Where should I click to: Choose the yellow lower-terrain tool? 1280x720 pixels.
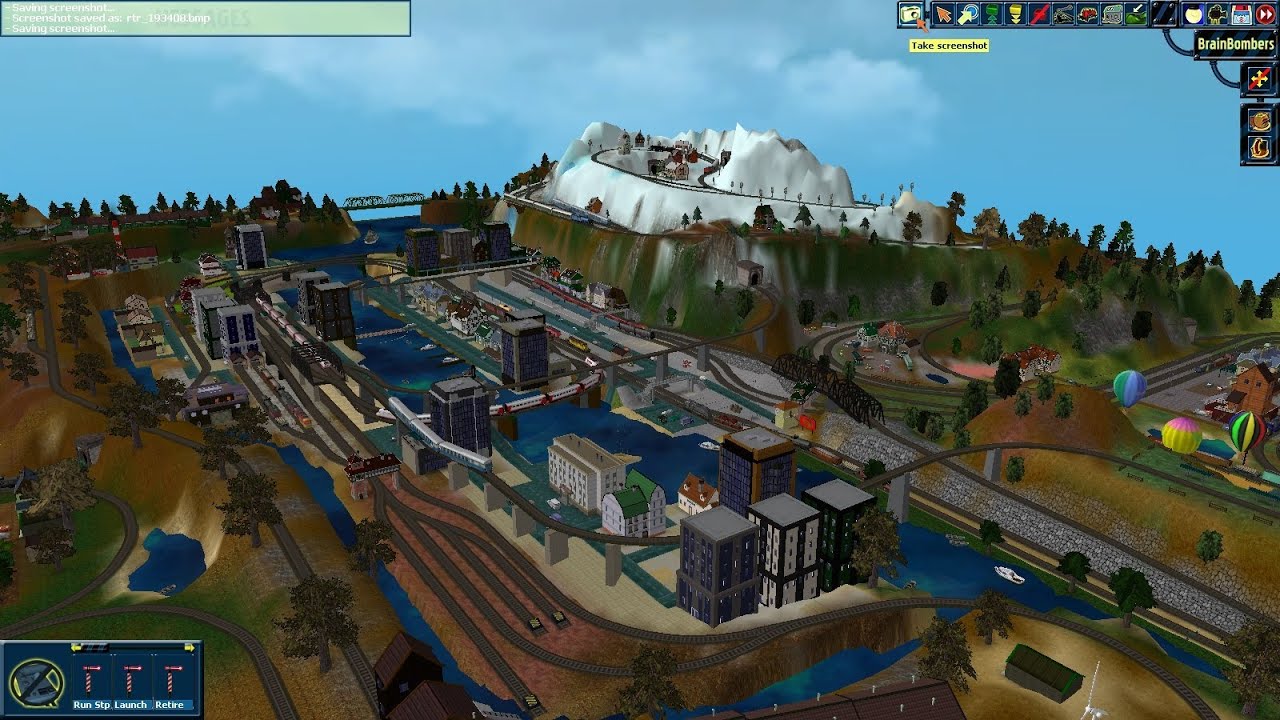click(1015, 14)
